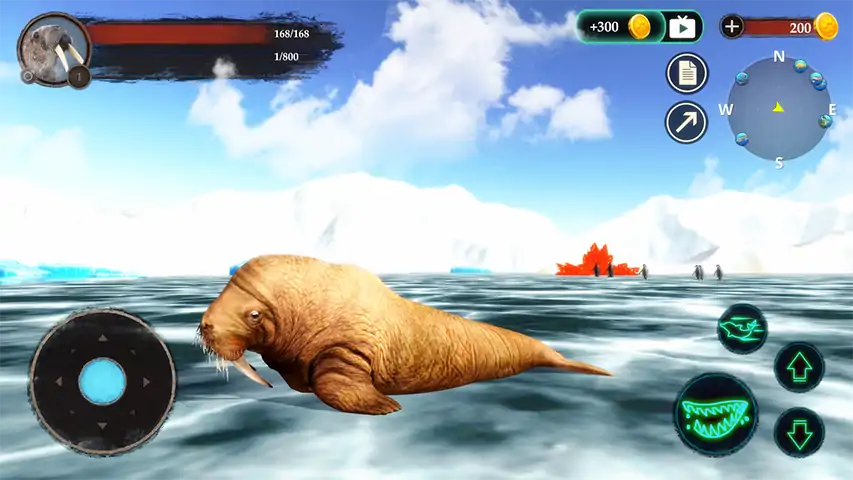This screenshot has width=853, height=480.
Task: Watch video ad for +300 coins
Action: [640, 27]
